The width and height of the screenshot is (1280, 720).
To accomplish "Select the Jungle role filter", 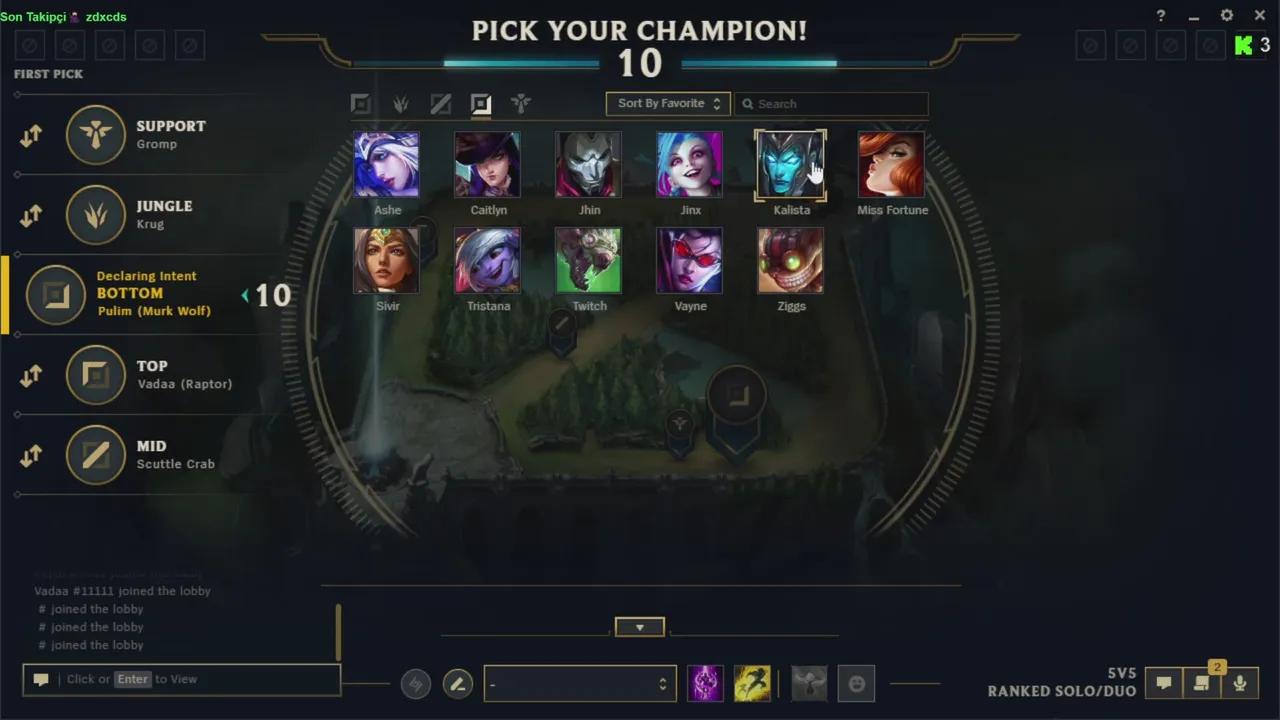I will [400, 103].
